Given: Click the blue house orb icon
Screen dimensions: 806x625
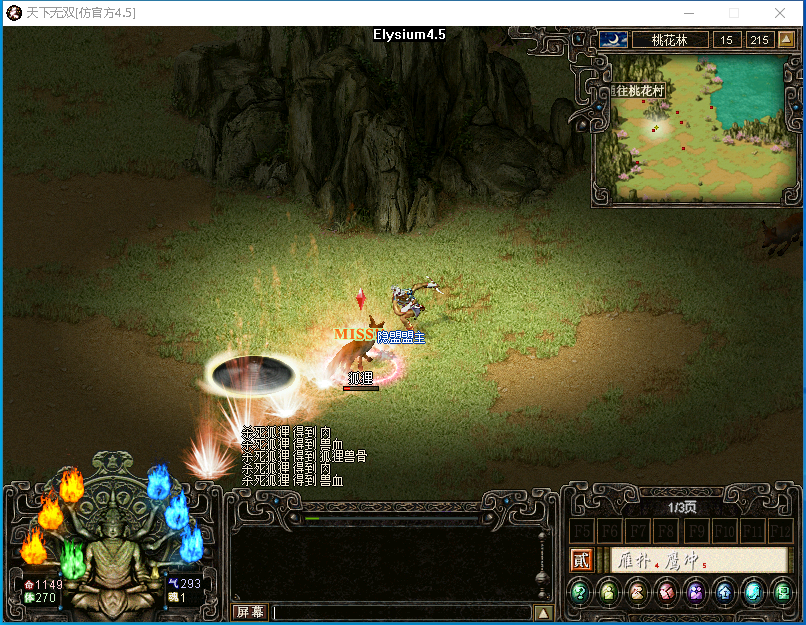Looking at the screenshot, I should pos(724,591).
